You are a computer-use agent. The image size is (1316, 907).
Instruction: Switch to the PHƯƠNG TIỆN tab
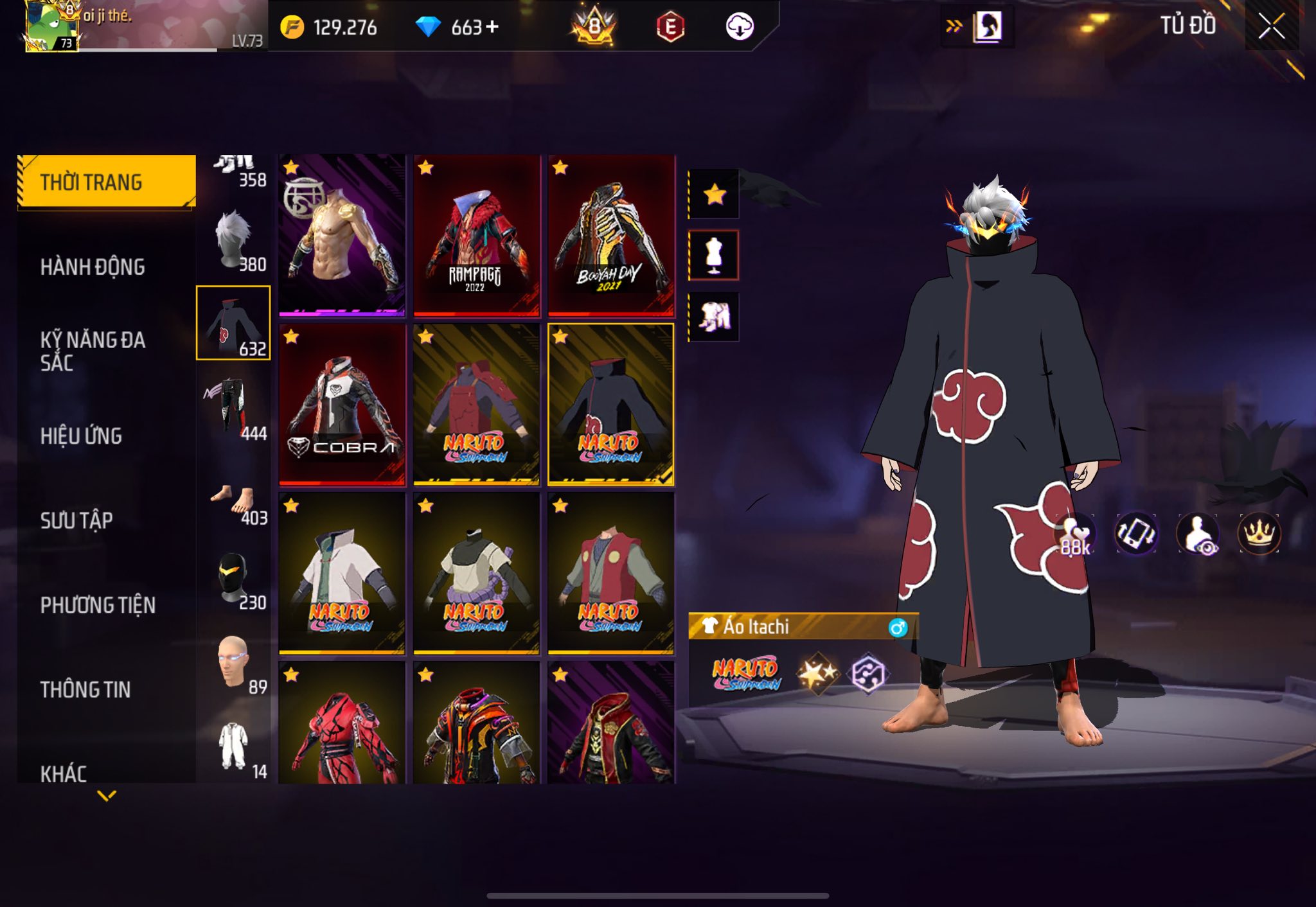tap(98, 604)
